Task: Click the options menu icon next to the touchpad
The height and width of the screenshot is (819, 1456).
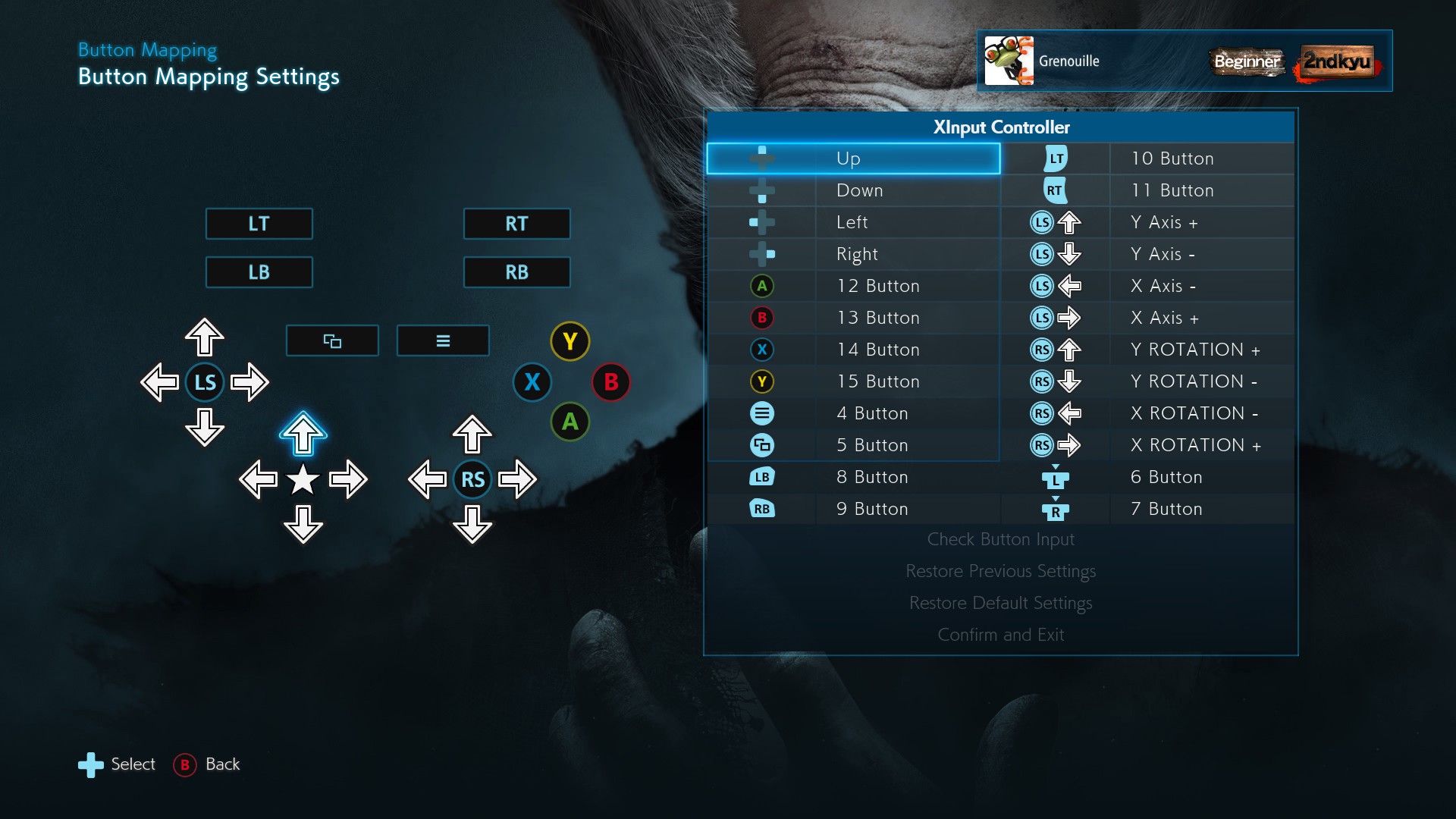Action: point(443,340)
